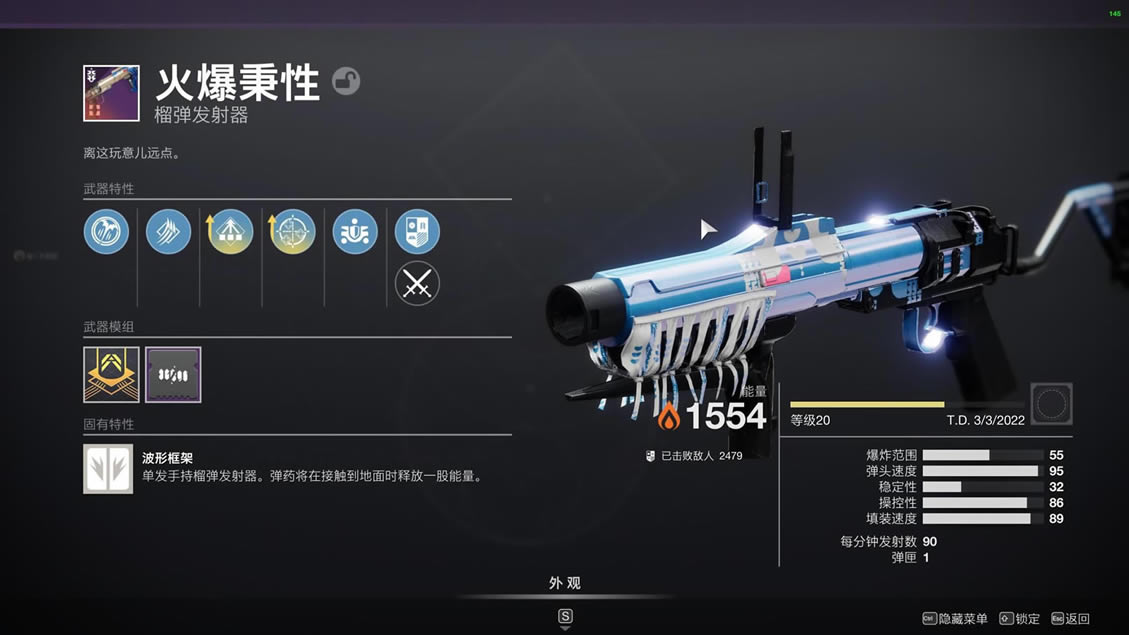This screenshot has height=635, width=1129.
Task: Toggle the lock icon next to weapon name
Action: click(346, 81)
